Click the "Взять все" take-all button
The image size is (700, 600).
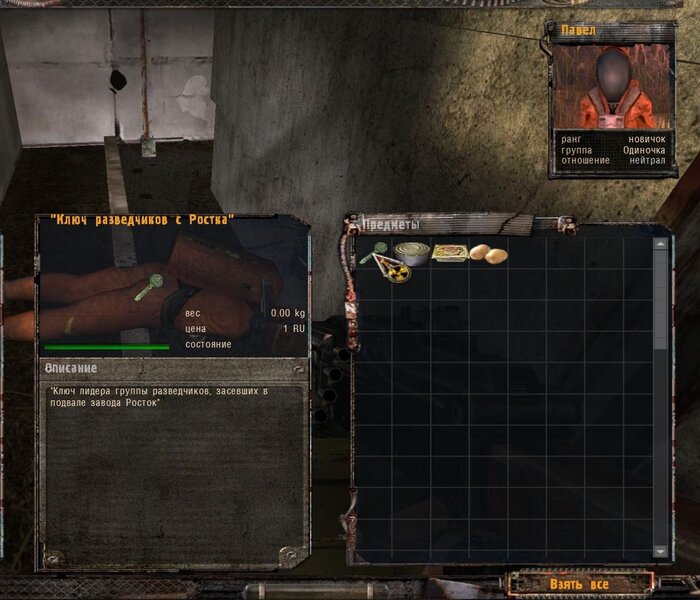click(x=579, y=583)
